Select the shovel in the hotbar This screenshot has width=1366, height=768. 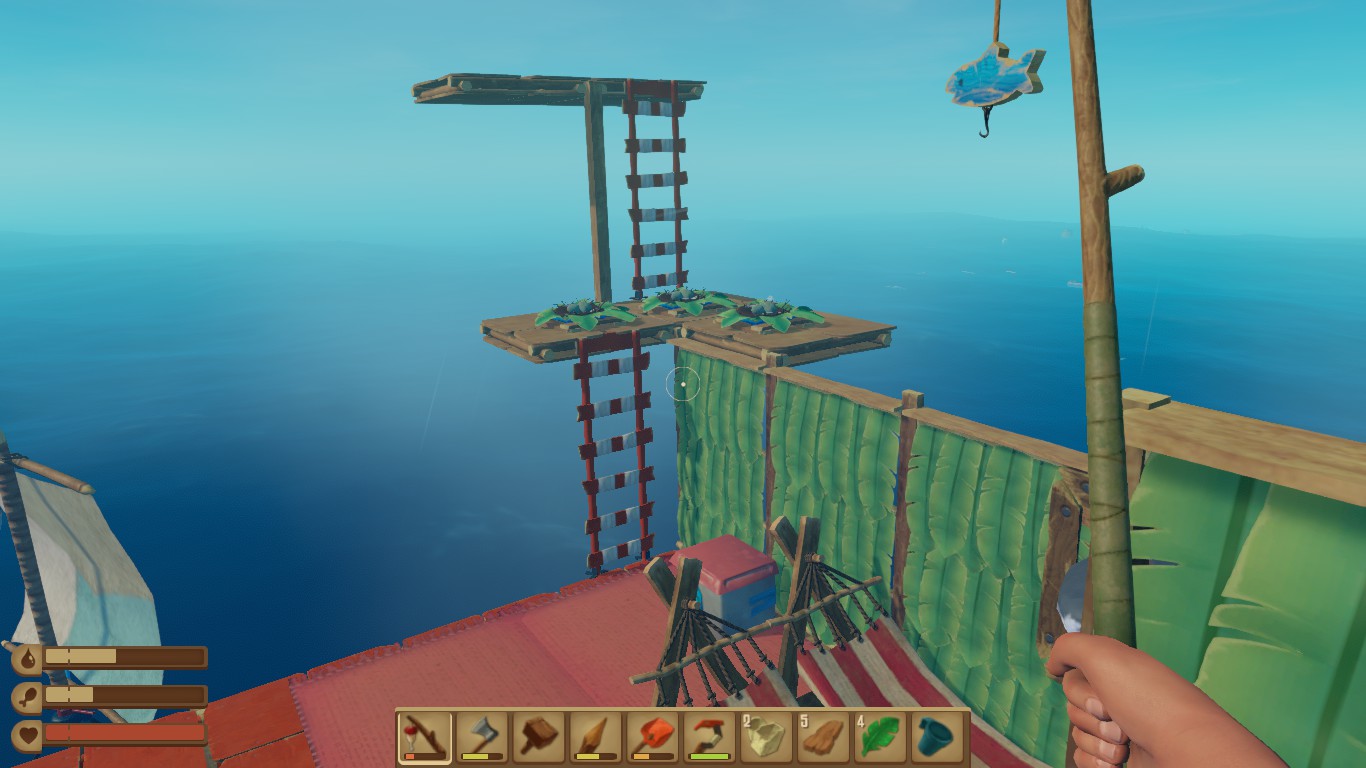(x=651, y=737)
